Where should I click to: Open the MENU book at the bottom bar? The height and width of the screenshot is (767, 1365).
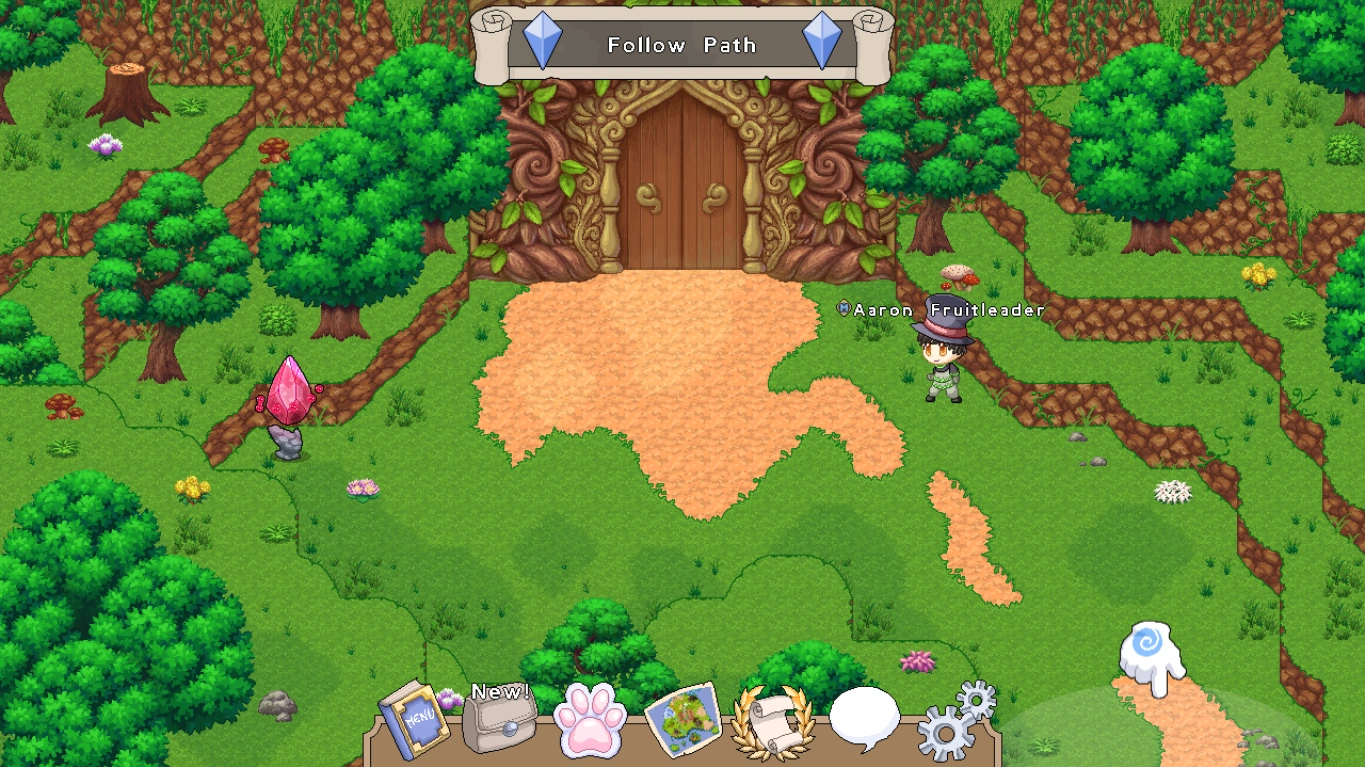(414, 721)
